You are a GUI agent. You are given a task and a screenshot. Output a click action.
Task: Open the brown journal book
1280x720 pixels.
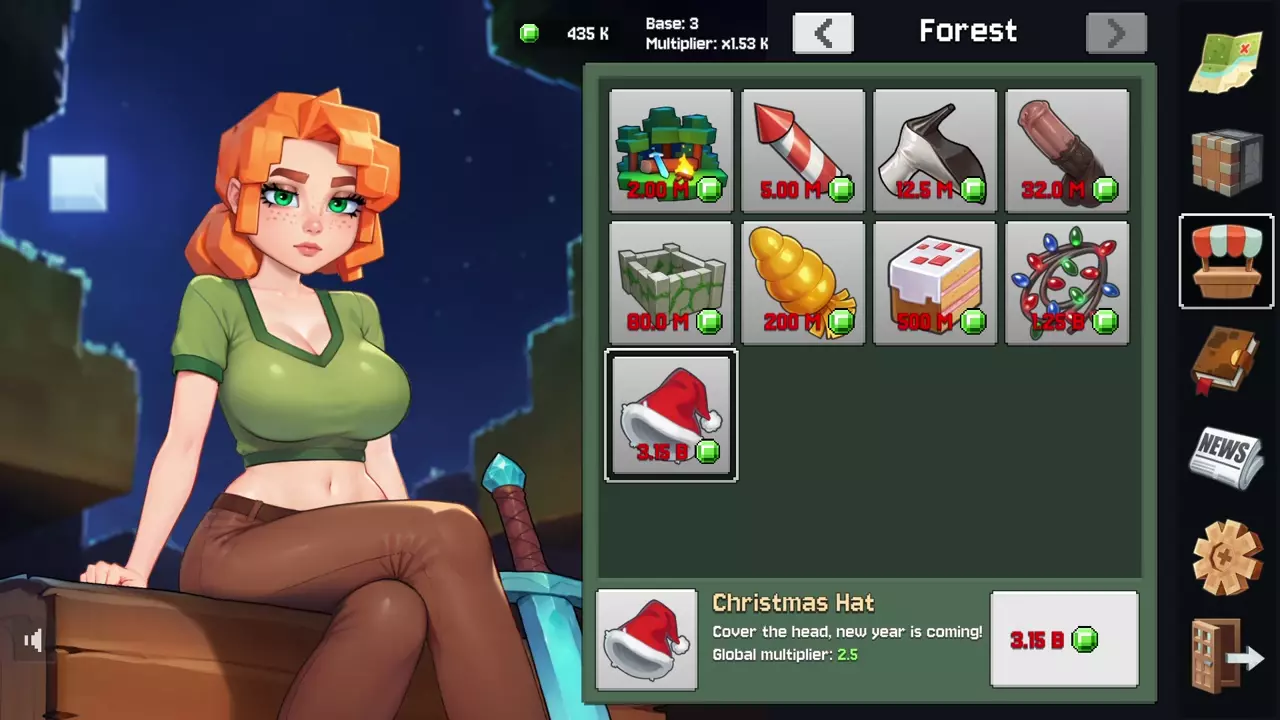(x=1227, y=360)
